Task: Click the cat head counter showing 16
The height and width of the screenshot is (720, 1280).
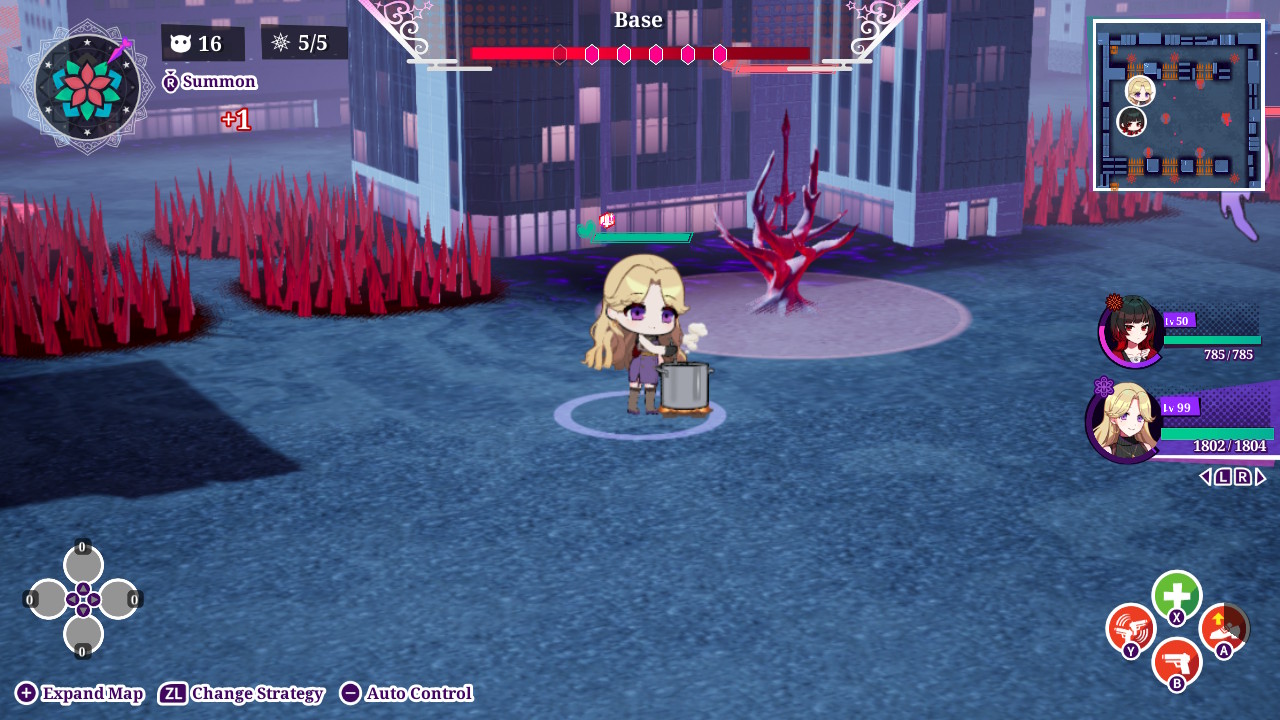Action: [x=202, y=42]
